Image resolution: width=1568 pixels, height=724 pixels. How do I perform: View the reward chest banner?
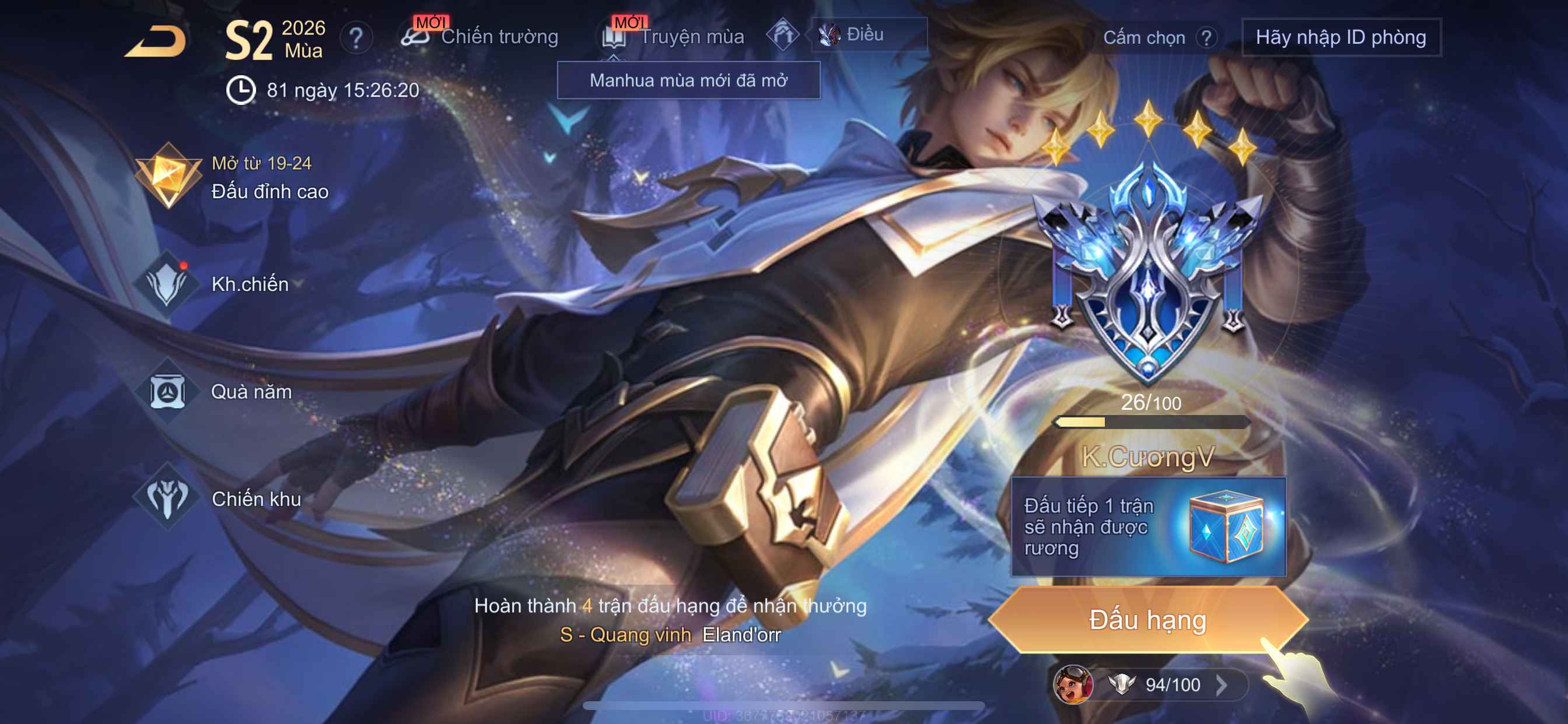[1148, 527]
